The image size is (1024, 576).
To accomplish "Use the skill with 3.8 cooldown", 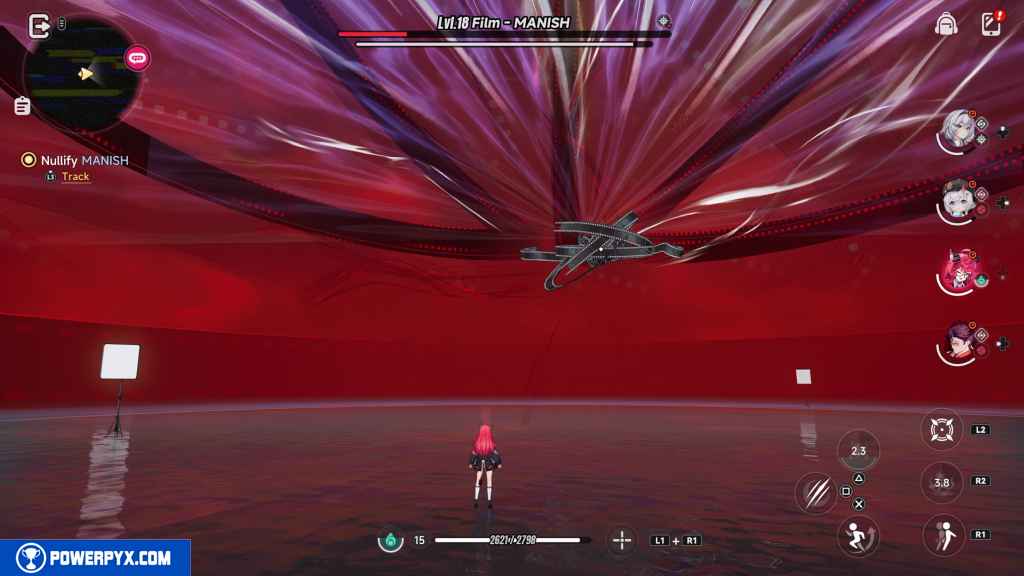I will pyautogui.click(x=941, y=482).
